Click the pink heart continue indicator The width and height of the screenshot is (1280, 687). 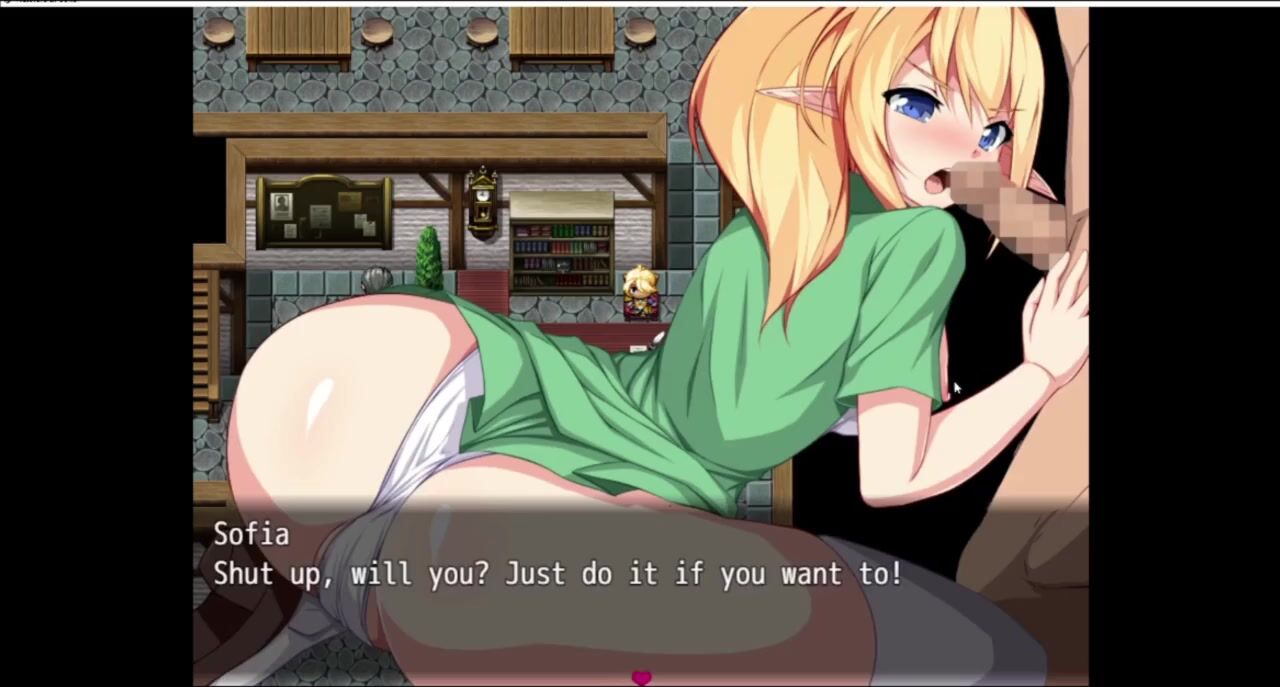tap(641, 678)
